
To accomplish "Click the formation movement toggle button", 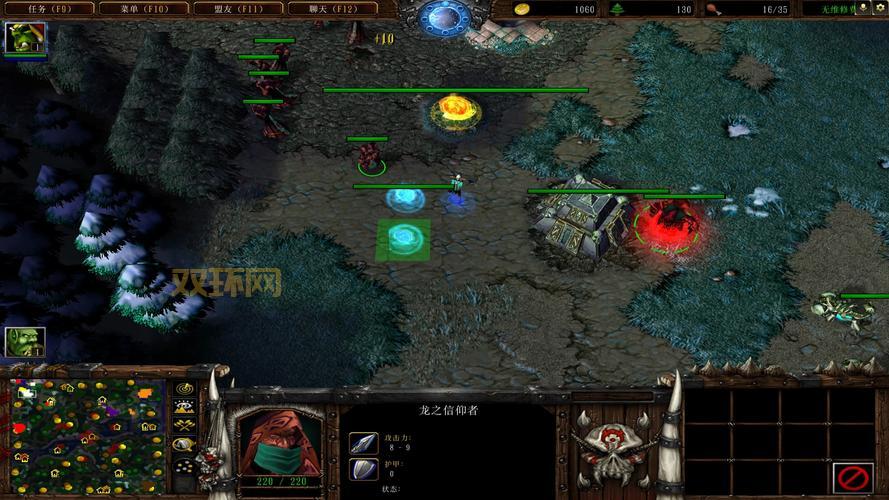I will pos(185,465).
